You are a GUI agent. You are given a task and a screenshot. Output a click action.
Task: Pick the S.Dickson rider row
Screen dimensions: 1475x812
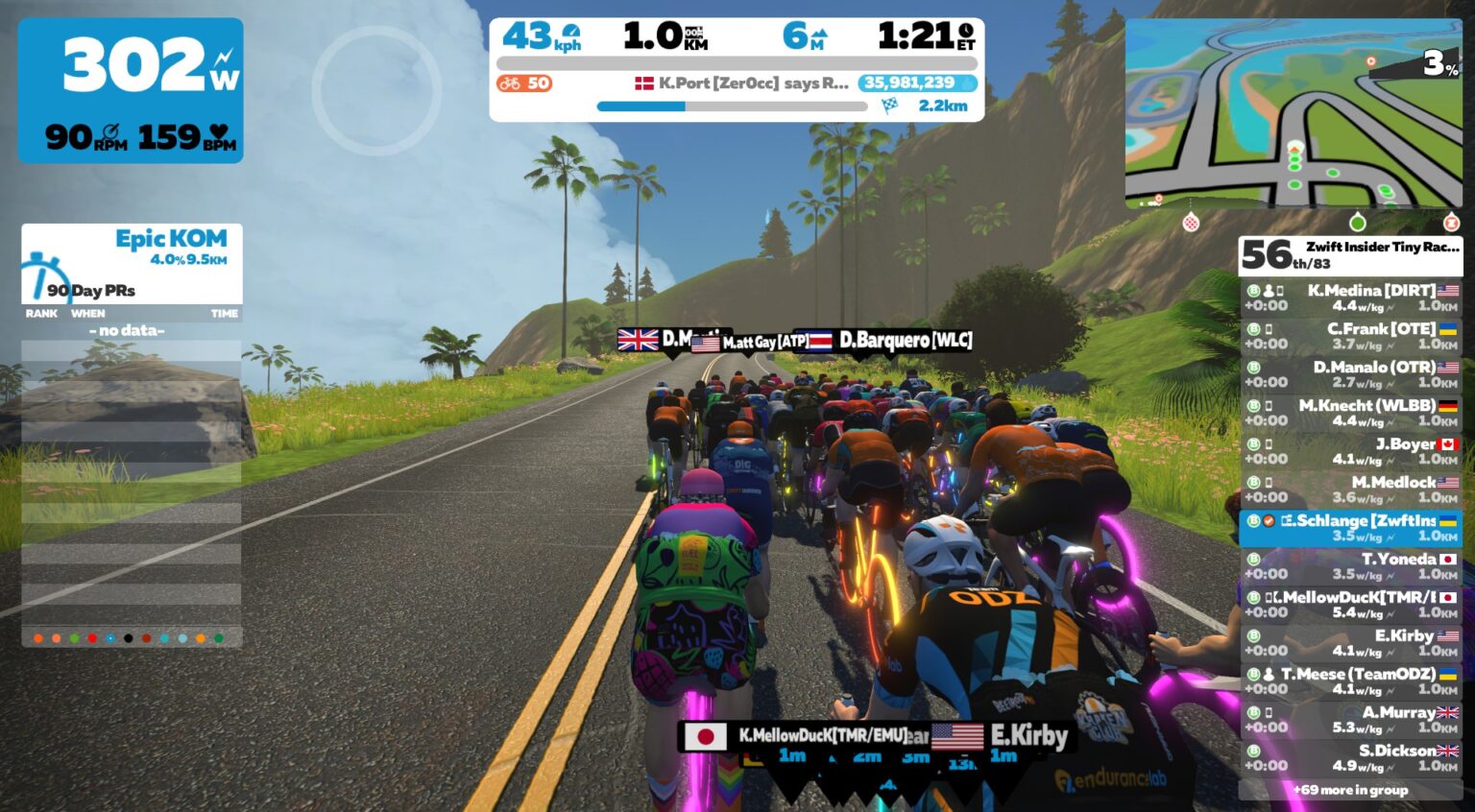(1351, 758)
